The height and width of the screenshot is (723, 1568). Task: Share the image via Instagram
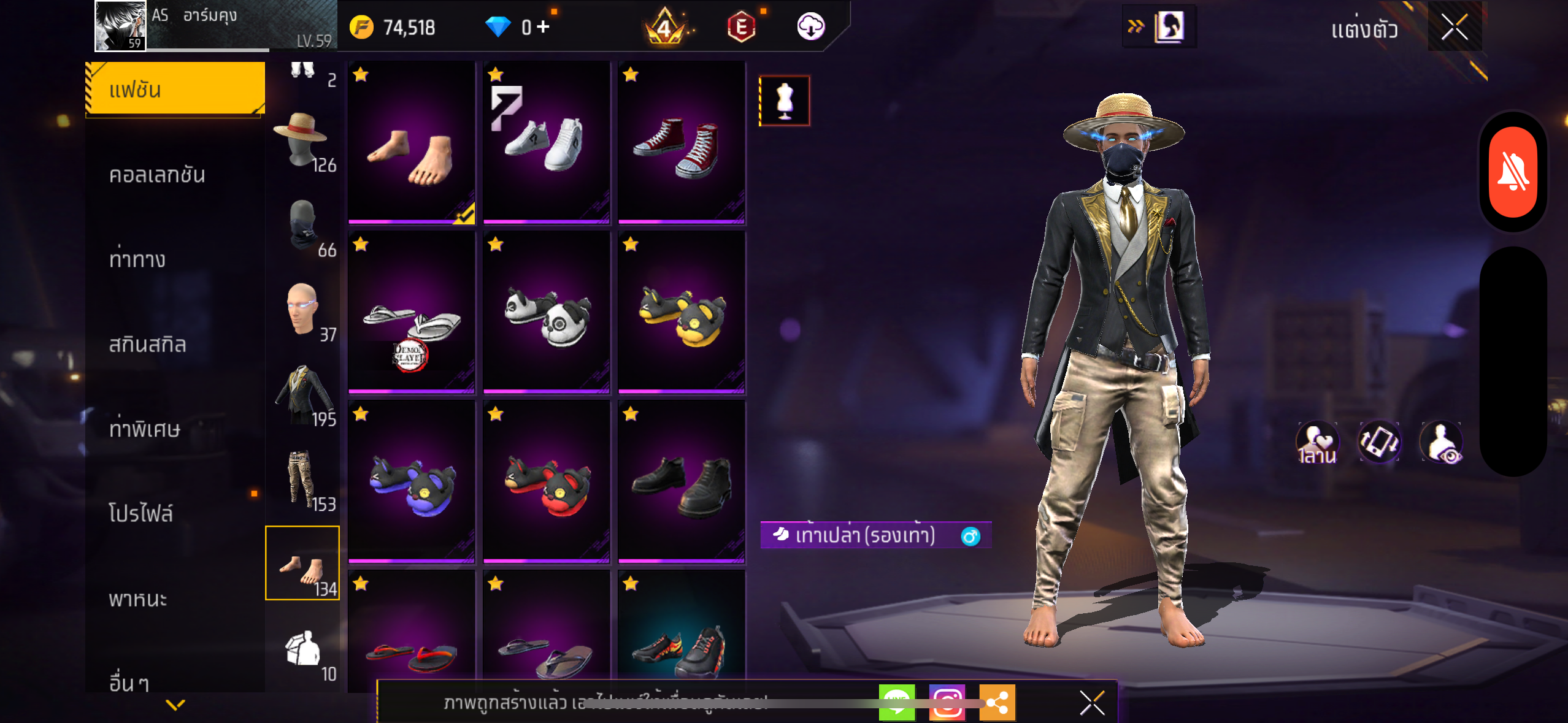947,703
